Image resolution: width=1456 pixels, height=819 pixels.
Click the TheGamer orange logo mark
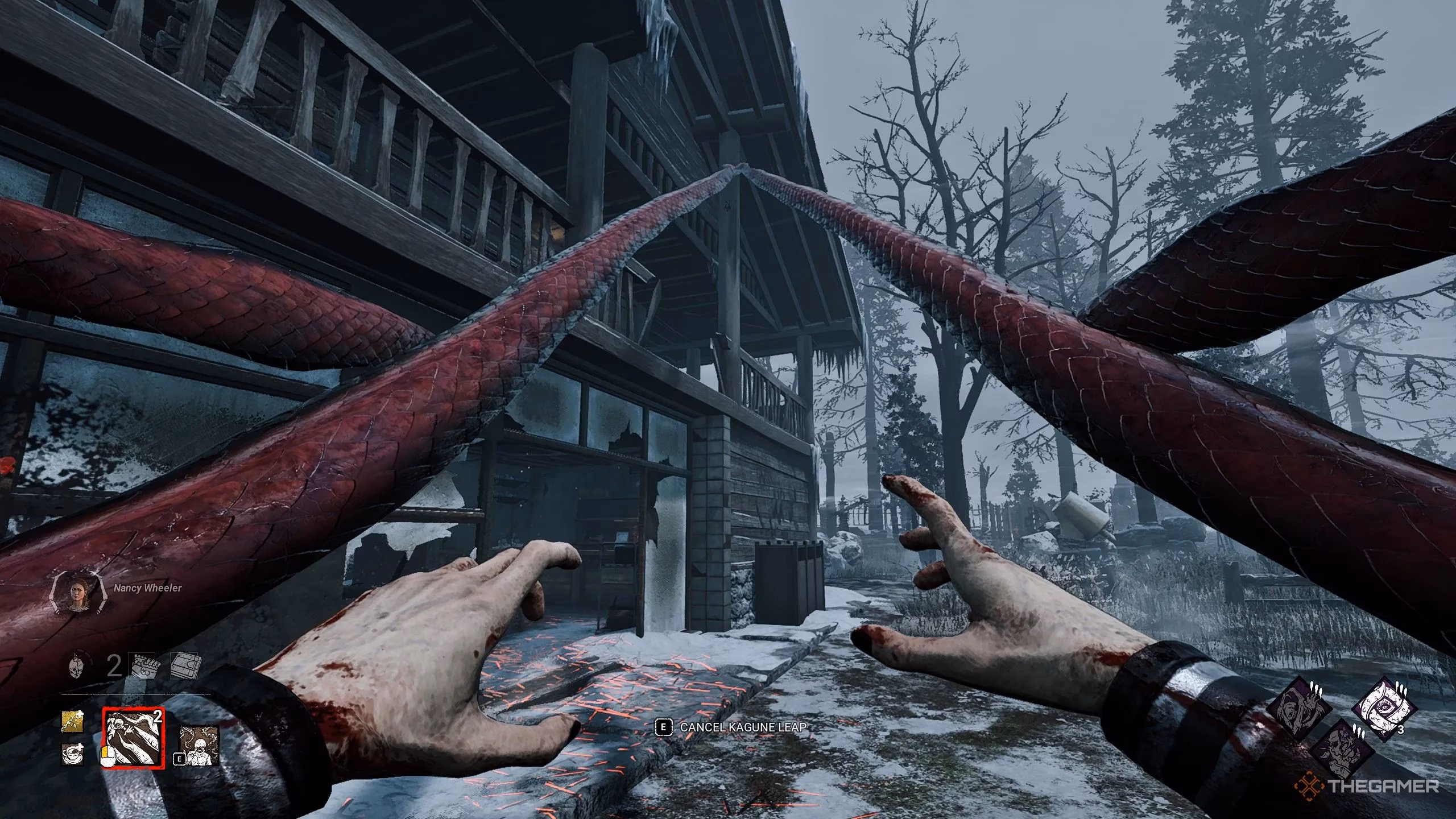1310,784
